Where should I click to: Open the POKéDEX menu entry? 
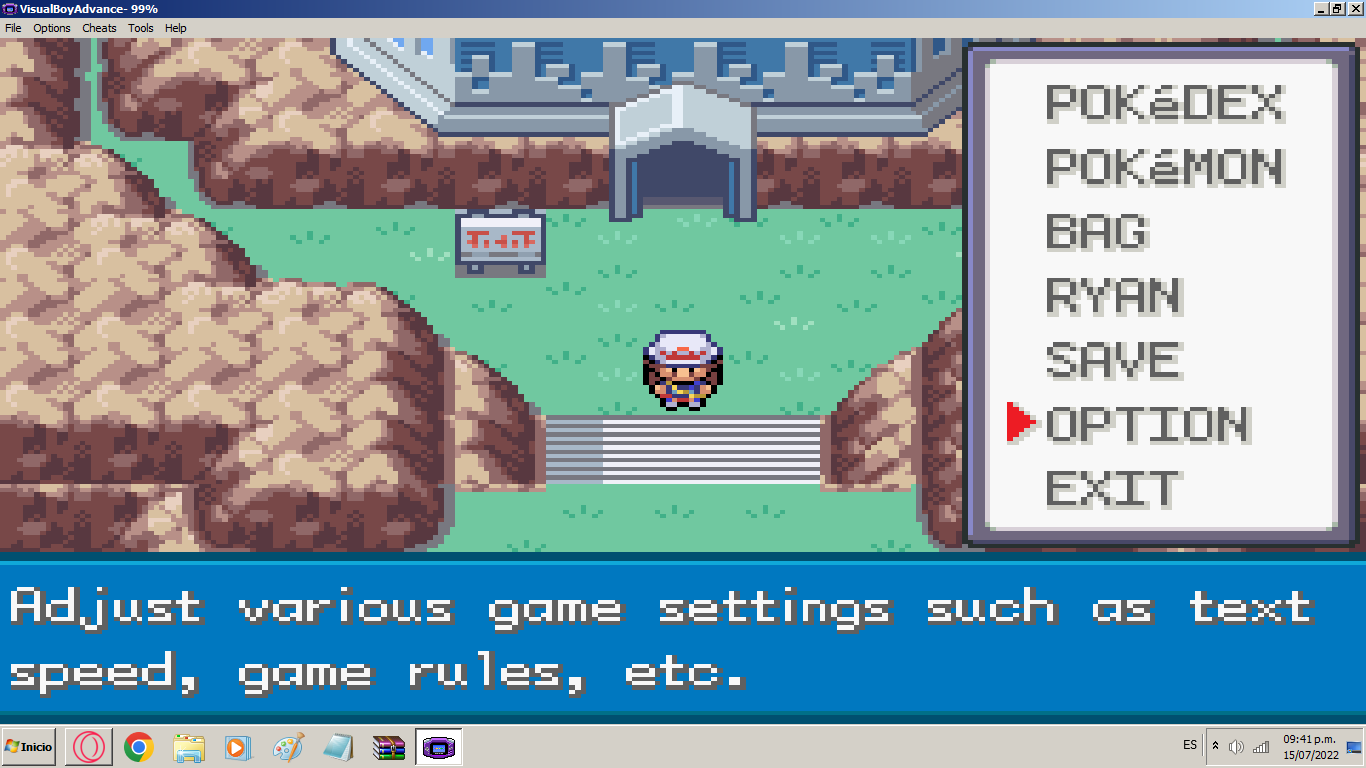pos(1164,103)
